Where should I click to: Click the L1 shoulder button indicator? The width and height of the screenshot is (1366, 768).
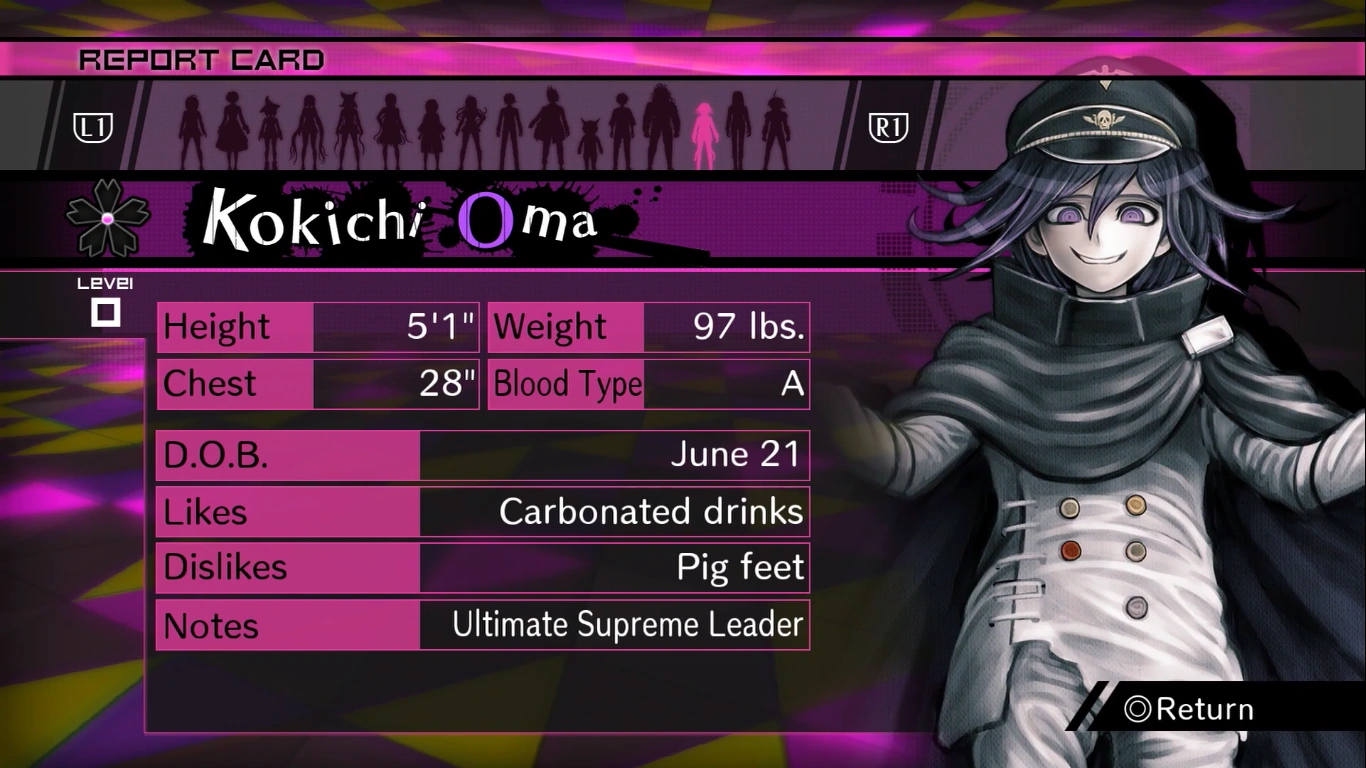coord(92,127)
